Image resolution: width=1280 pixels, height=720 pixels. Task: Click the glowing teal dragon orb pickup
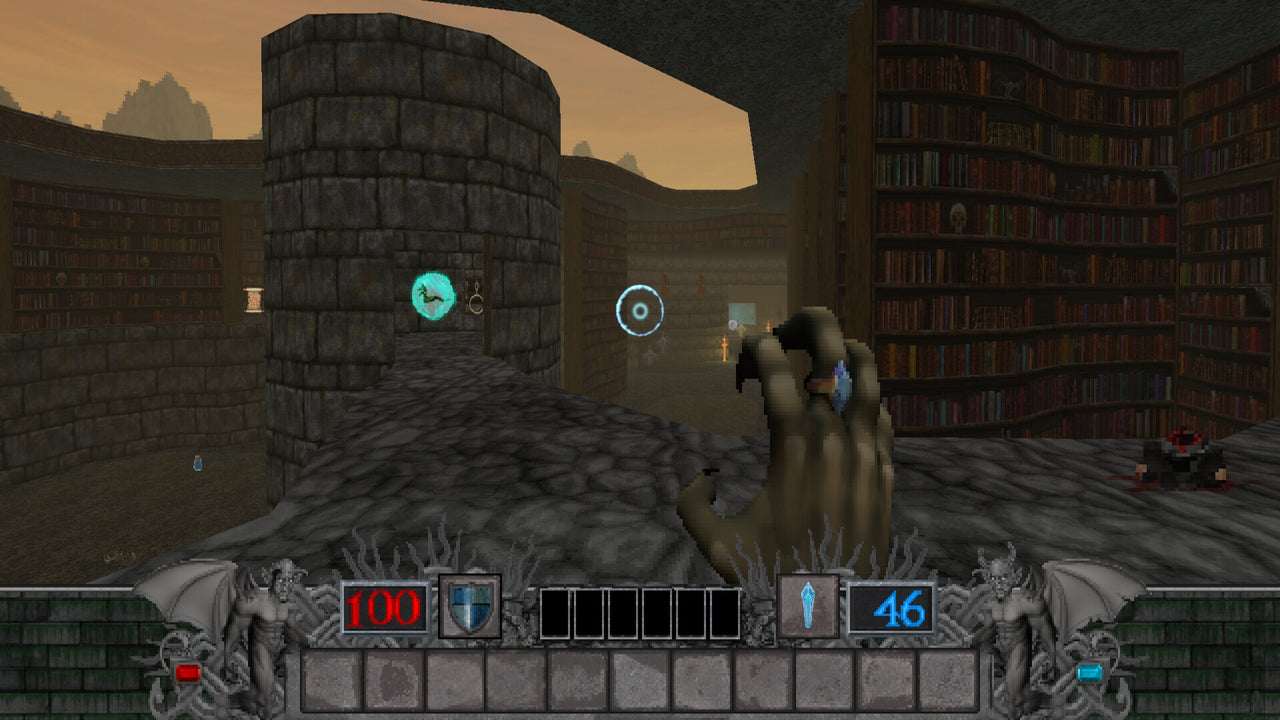[432, 296]
